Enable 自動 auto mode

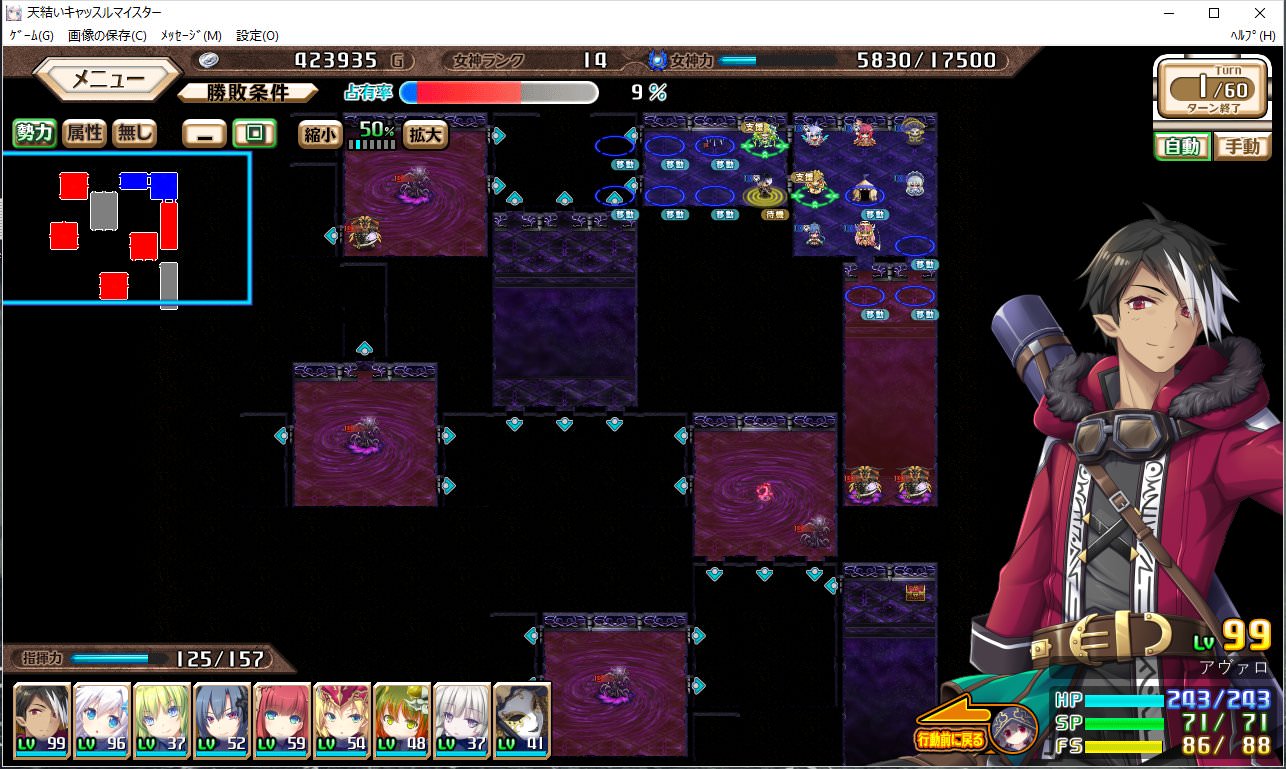[x=1181, y=147]
